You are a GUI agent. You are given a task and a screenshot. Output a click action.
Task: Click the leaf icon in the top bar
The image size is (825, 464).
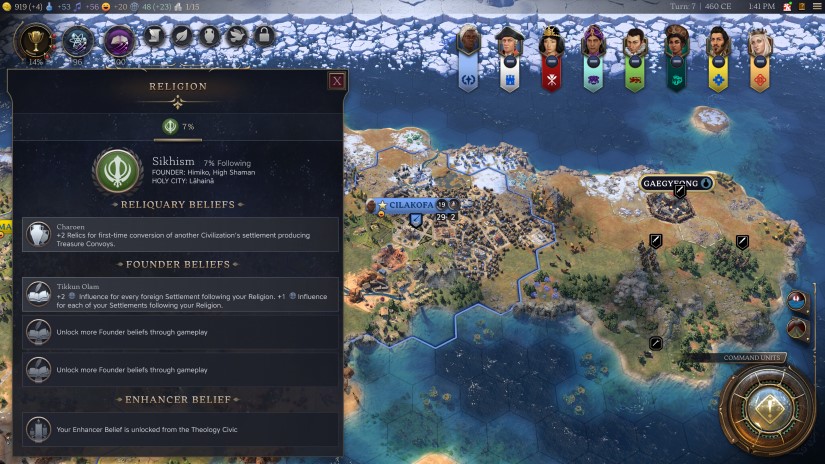[x=184, y=38]
